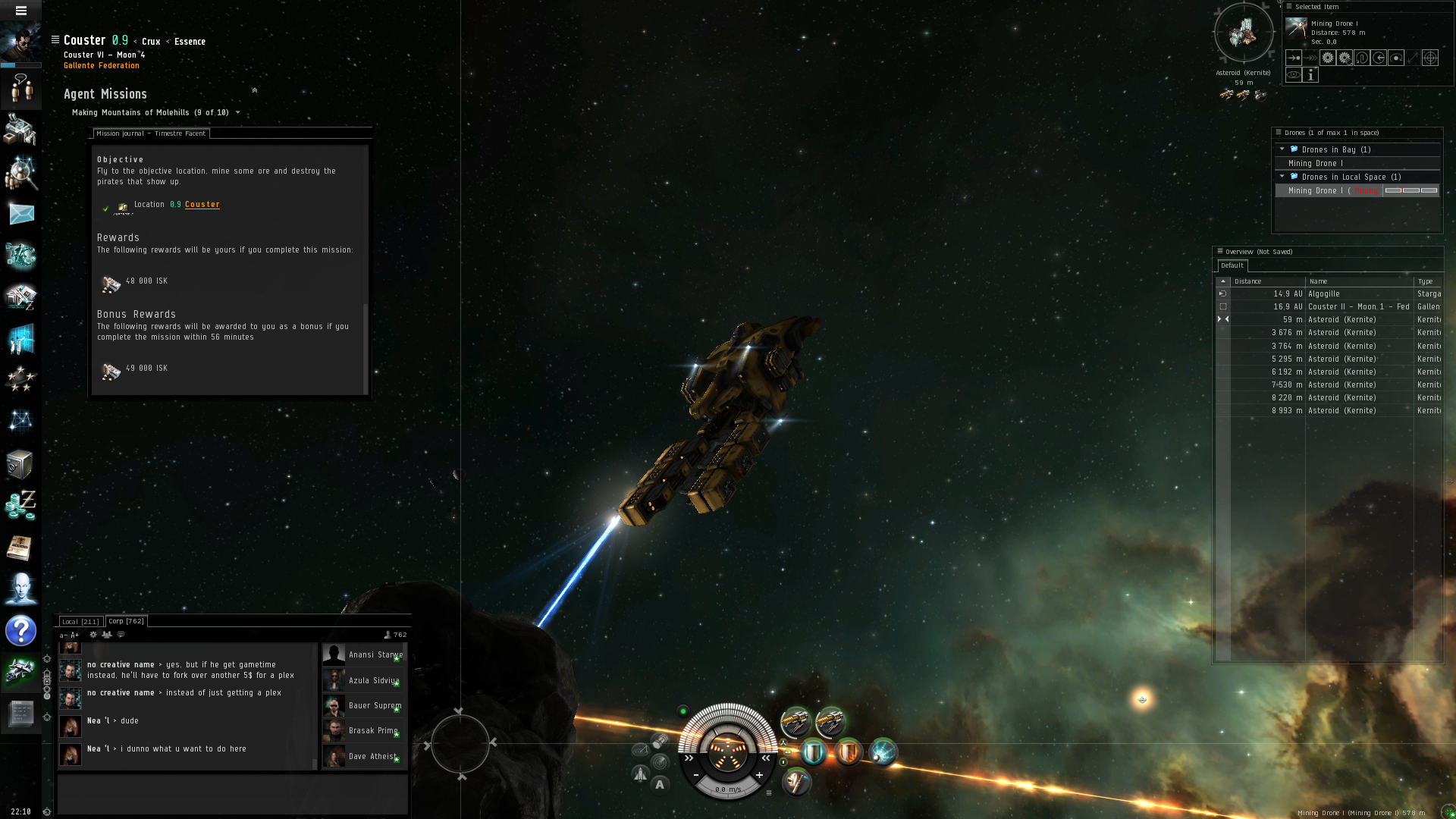Activate the survey scanner module with pickaxe
Image resolution: width=1456 pixels, height=819 pixels.
pos(795,781)
